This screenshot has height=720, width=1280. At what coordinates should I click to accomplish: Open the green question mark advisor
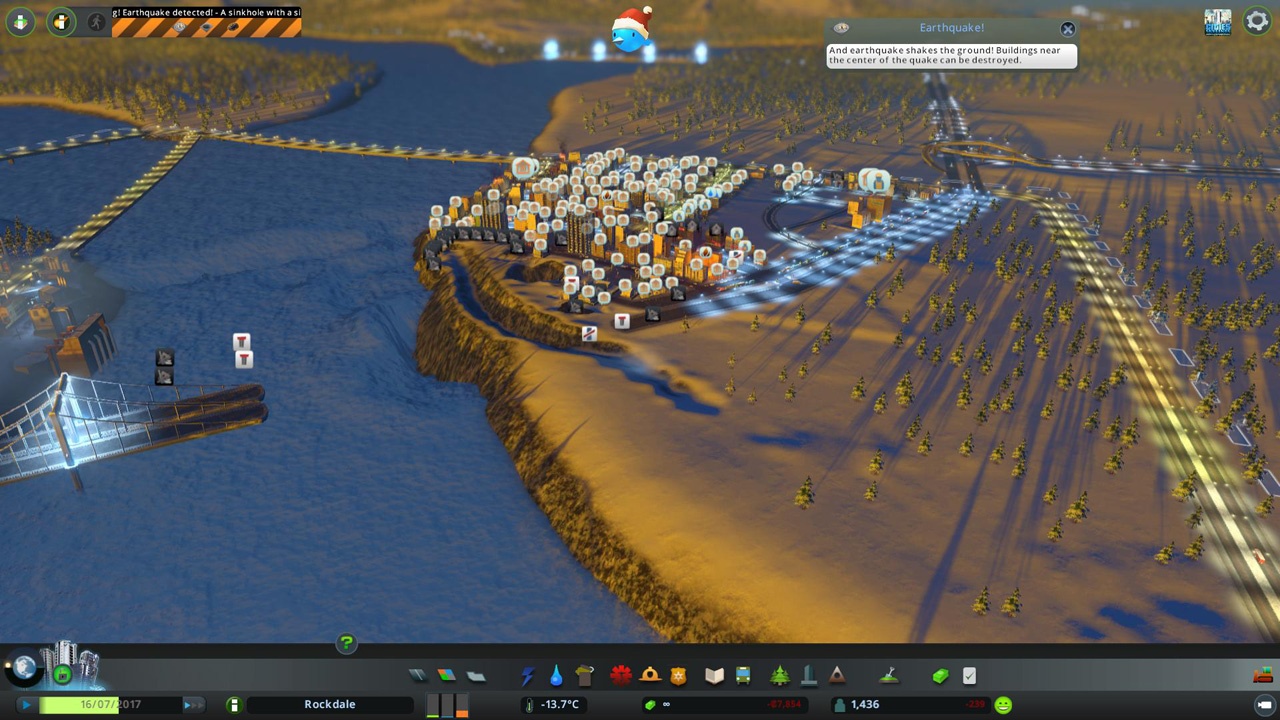coord(346,643)
